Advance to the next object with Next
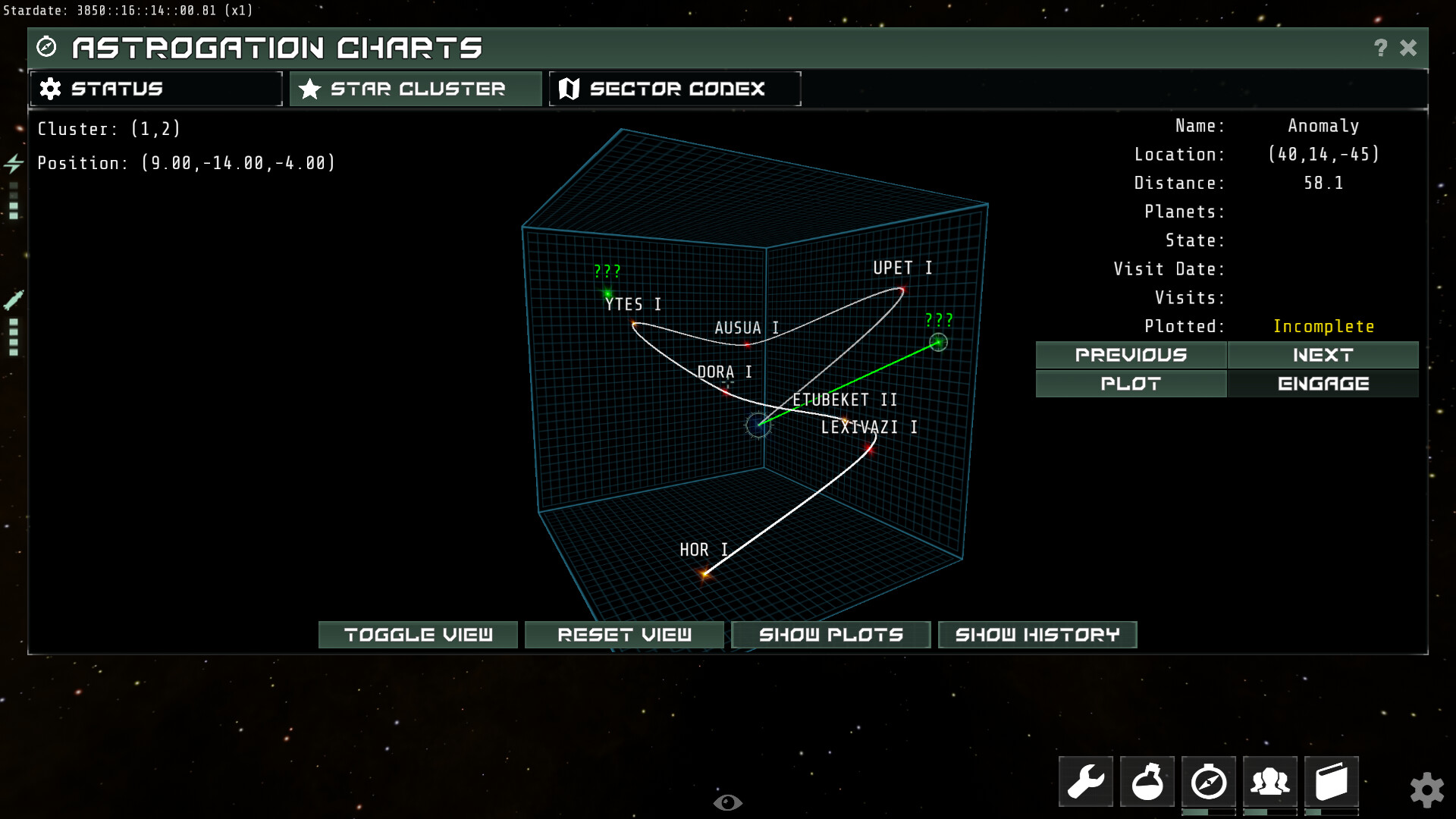 (1323, 355)
